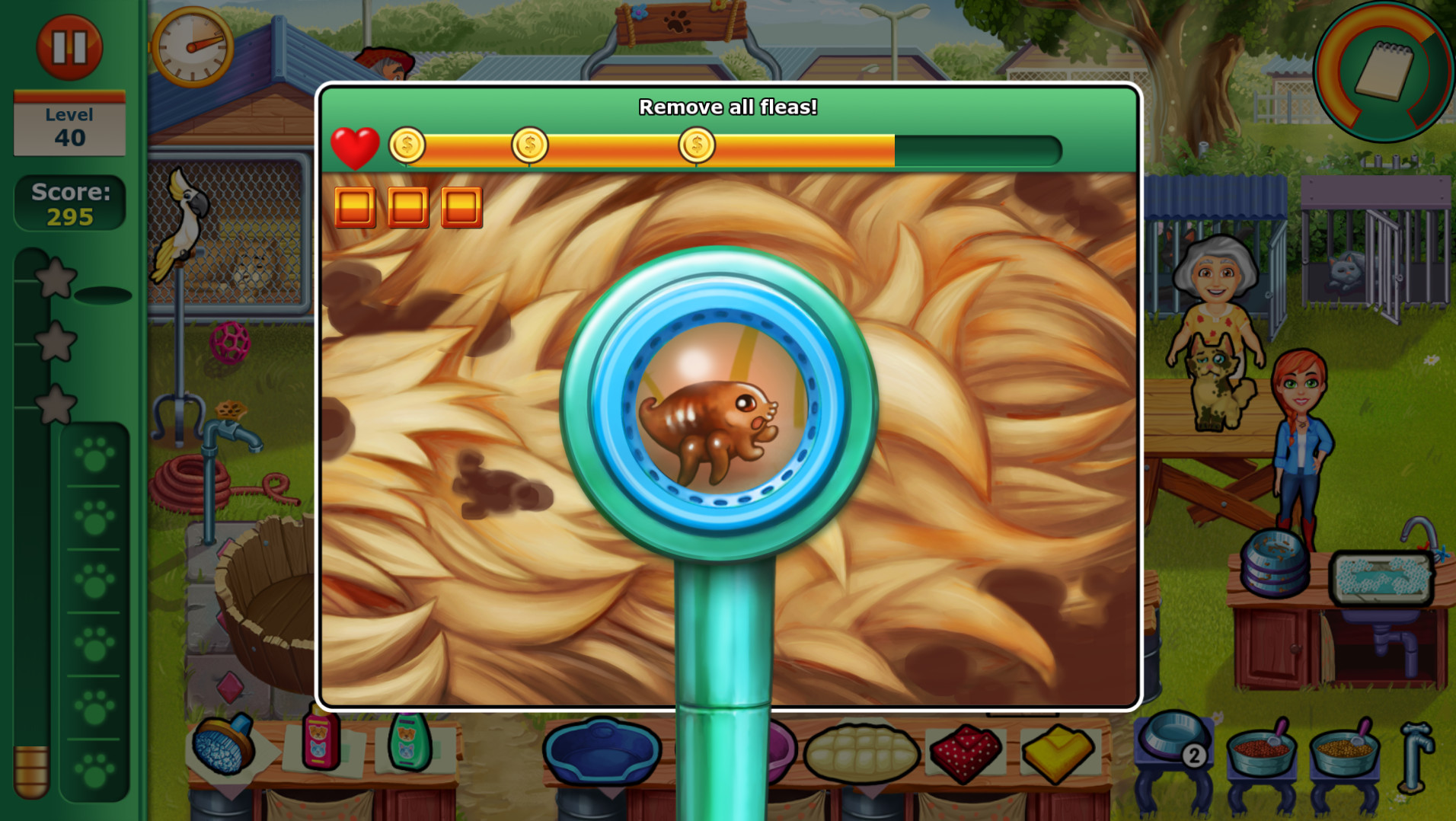The image size is (1456, 821).
Task: Click the pause button
Action: click(x=69, y=46)
